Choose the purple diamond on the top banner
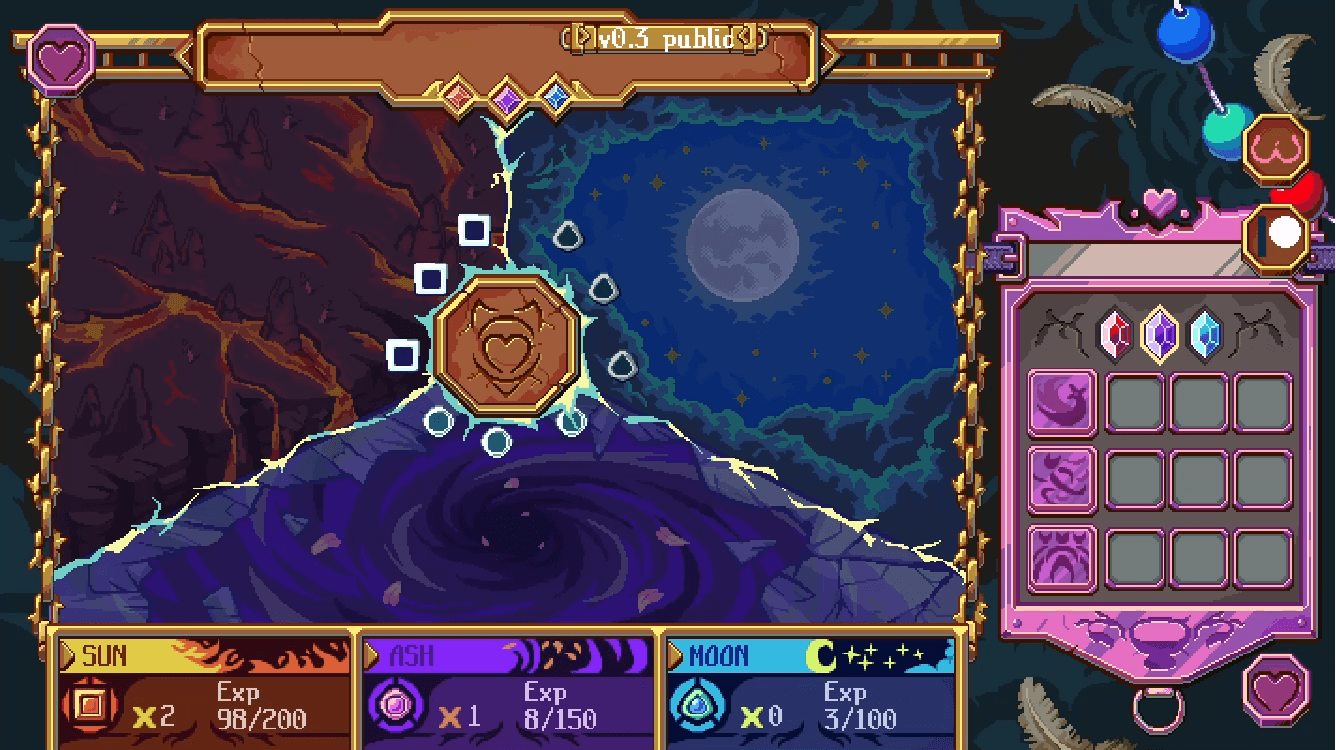Screen dimensions: 1336x750 [x=508, y=98]
